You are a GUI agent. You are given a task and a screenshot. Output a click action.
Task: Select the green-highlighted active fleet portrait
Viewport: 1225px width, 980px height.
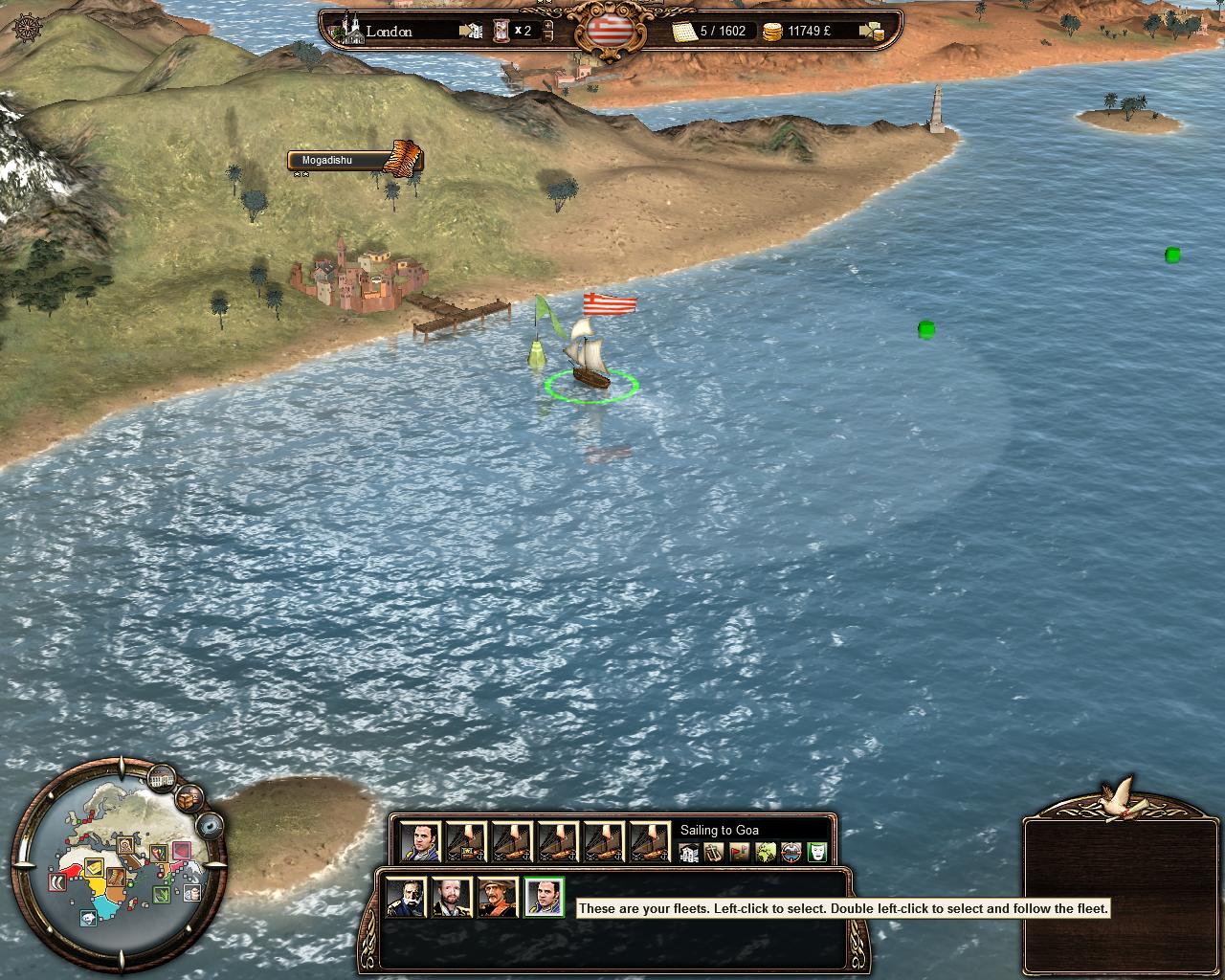point(544,898)
